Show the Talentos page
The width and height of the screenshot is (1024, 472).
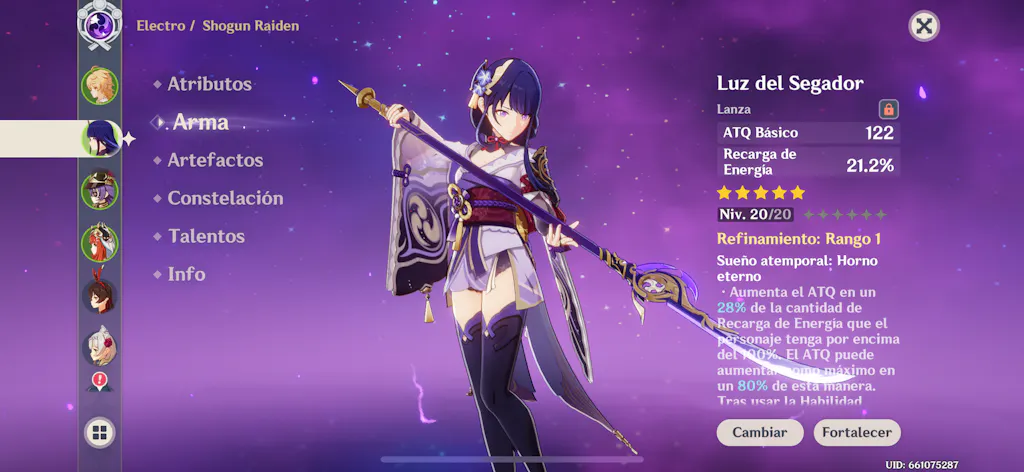tap(206, 236)
